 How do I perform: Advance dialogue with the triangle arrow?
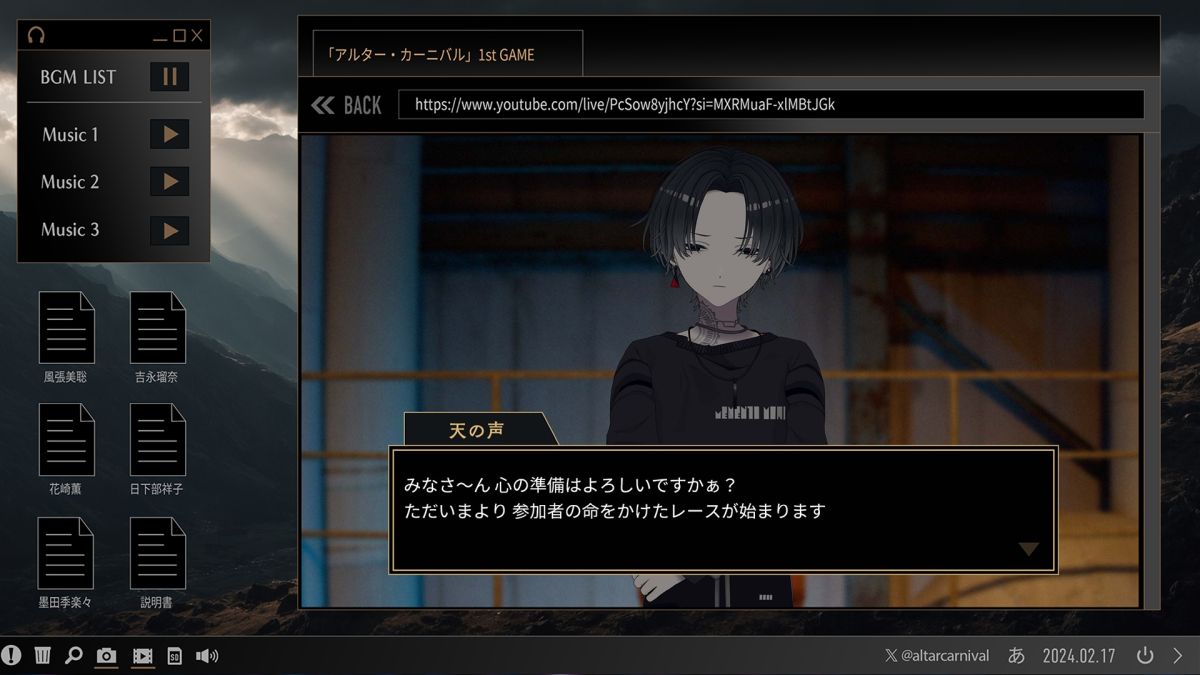point(1028,549)
